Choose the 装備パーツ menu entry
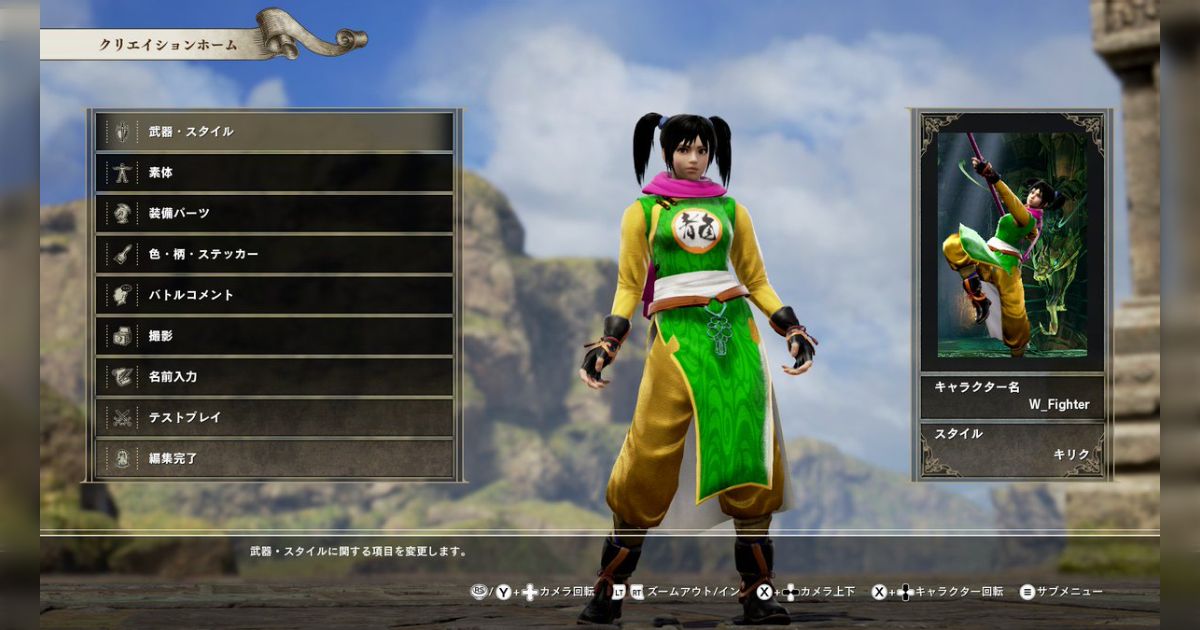The width and height of the screenshot is (1200, 630). [274, 213]
